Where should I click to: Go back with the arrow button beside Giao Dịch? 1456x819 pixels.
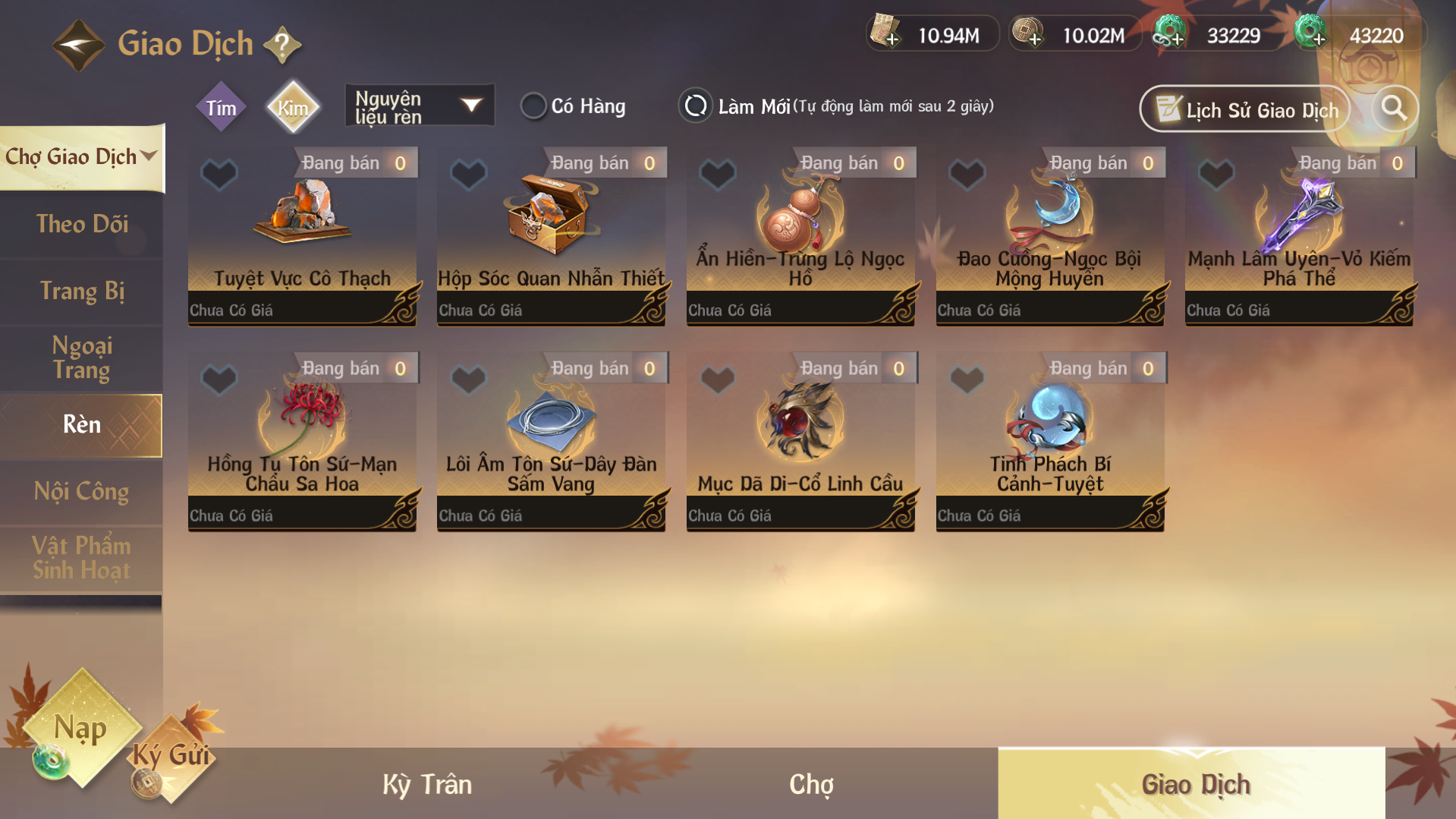78,45
